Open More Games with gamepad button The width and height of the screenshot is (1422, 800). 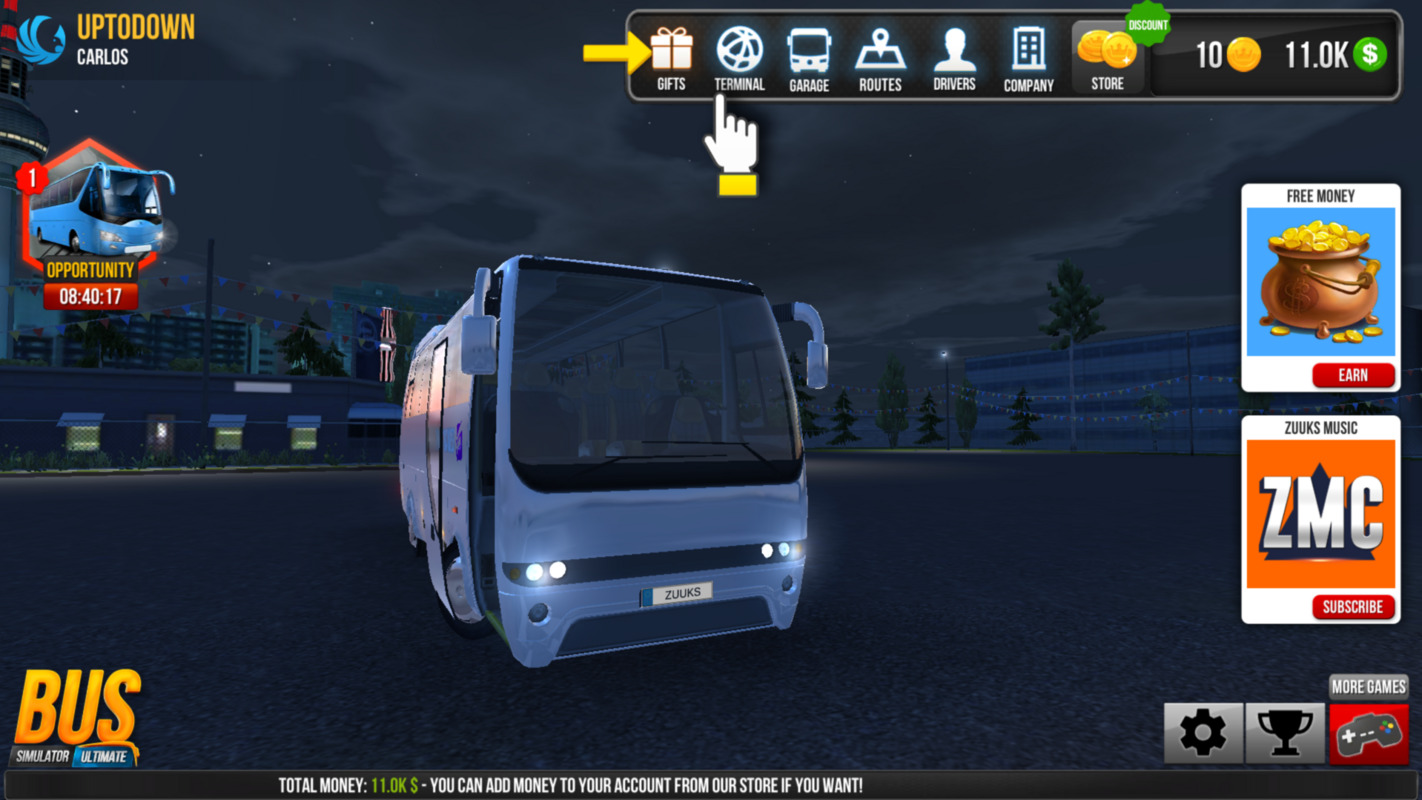(1368, 734)
